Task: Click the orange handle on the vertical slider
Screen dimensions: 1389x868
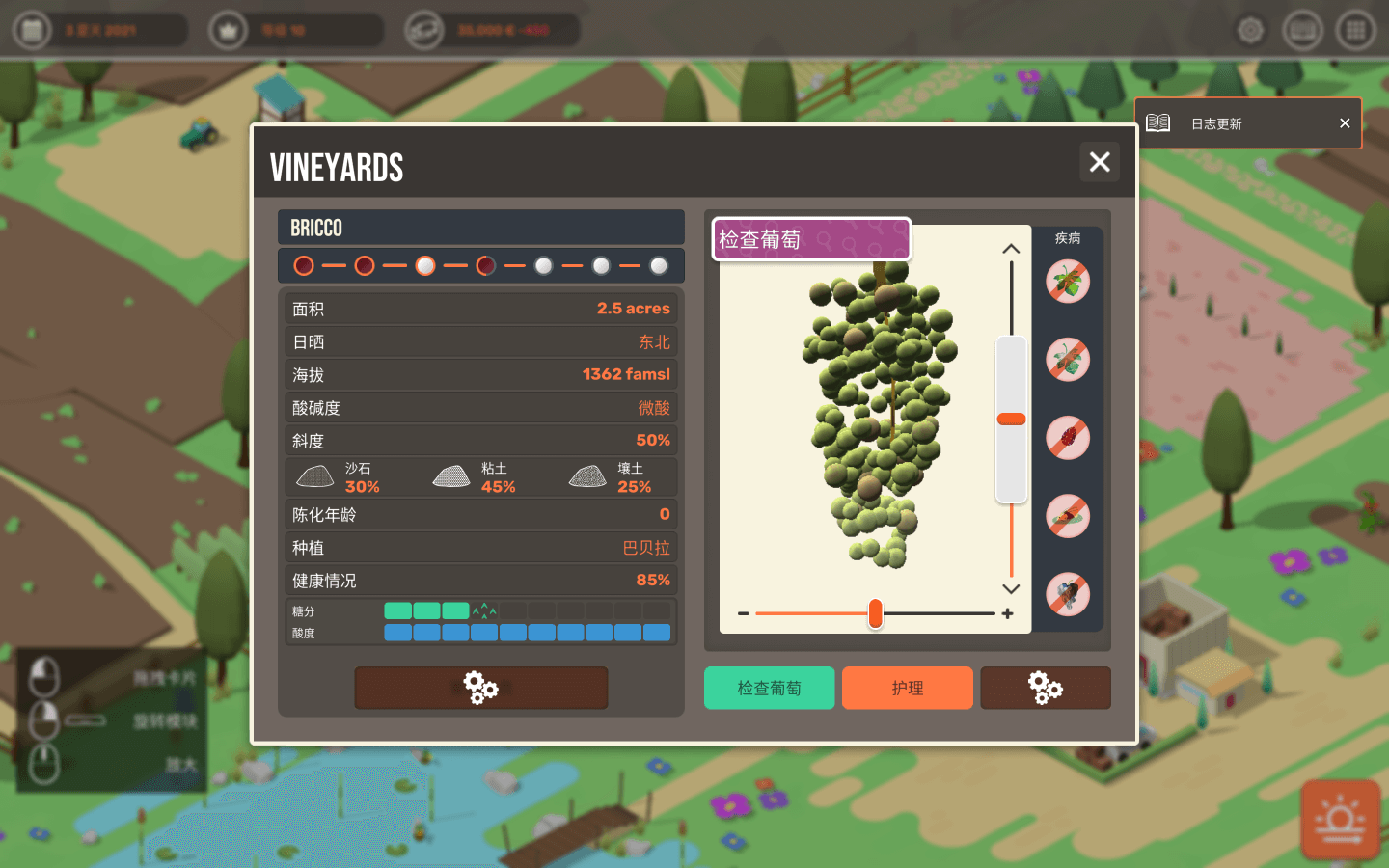Action: (x=1011, y=419)
